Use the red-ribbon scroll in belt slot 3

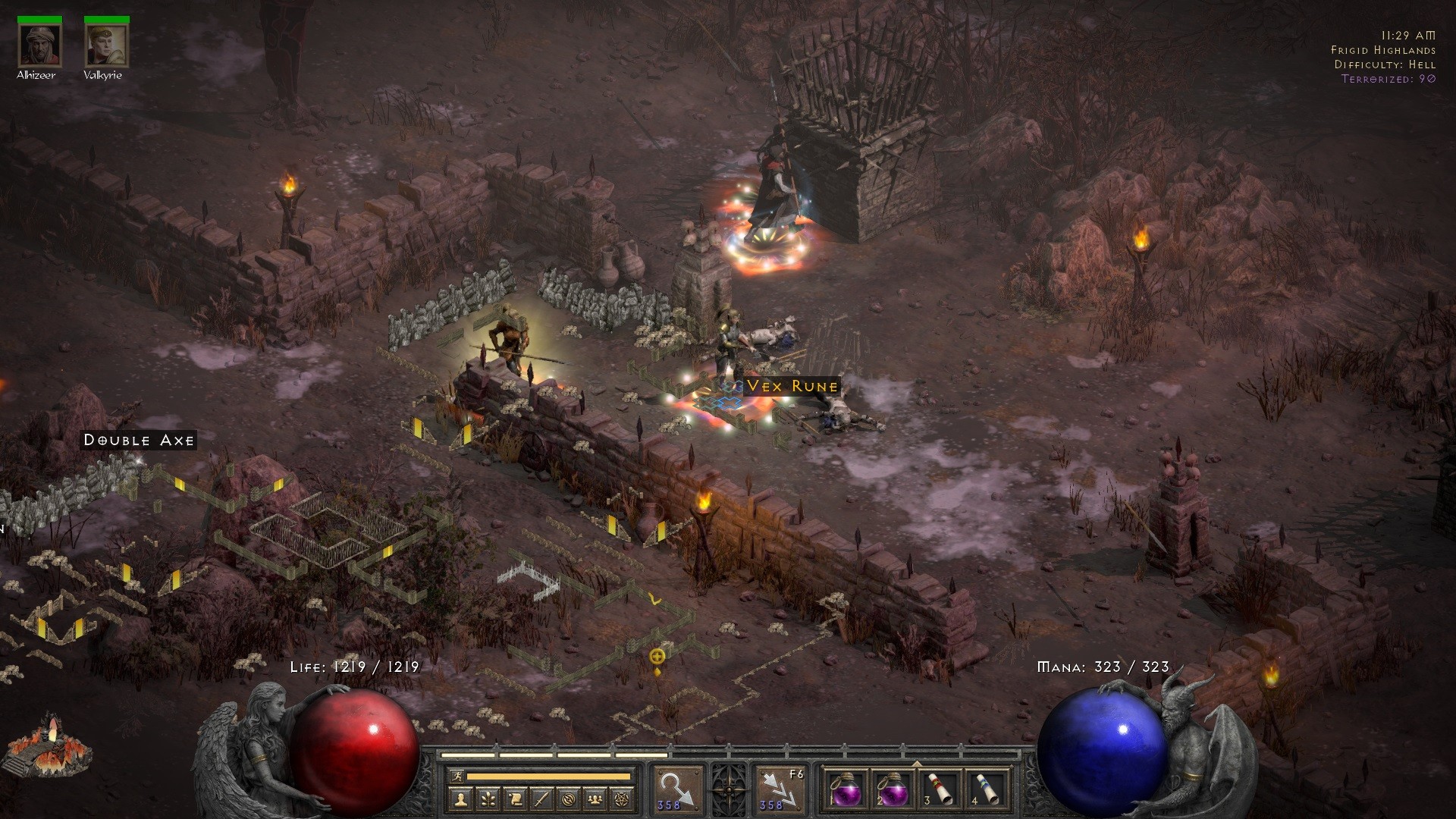click(941, 790)
